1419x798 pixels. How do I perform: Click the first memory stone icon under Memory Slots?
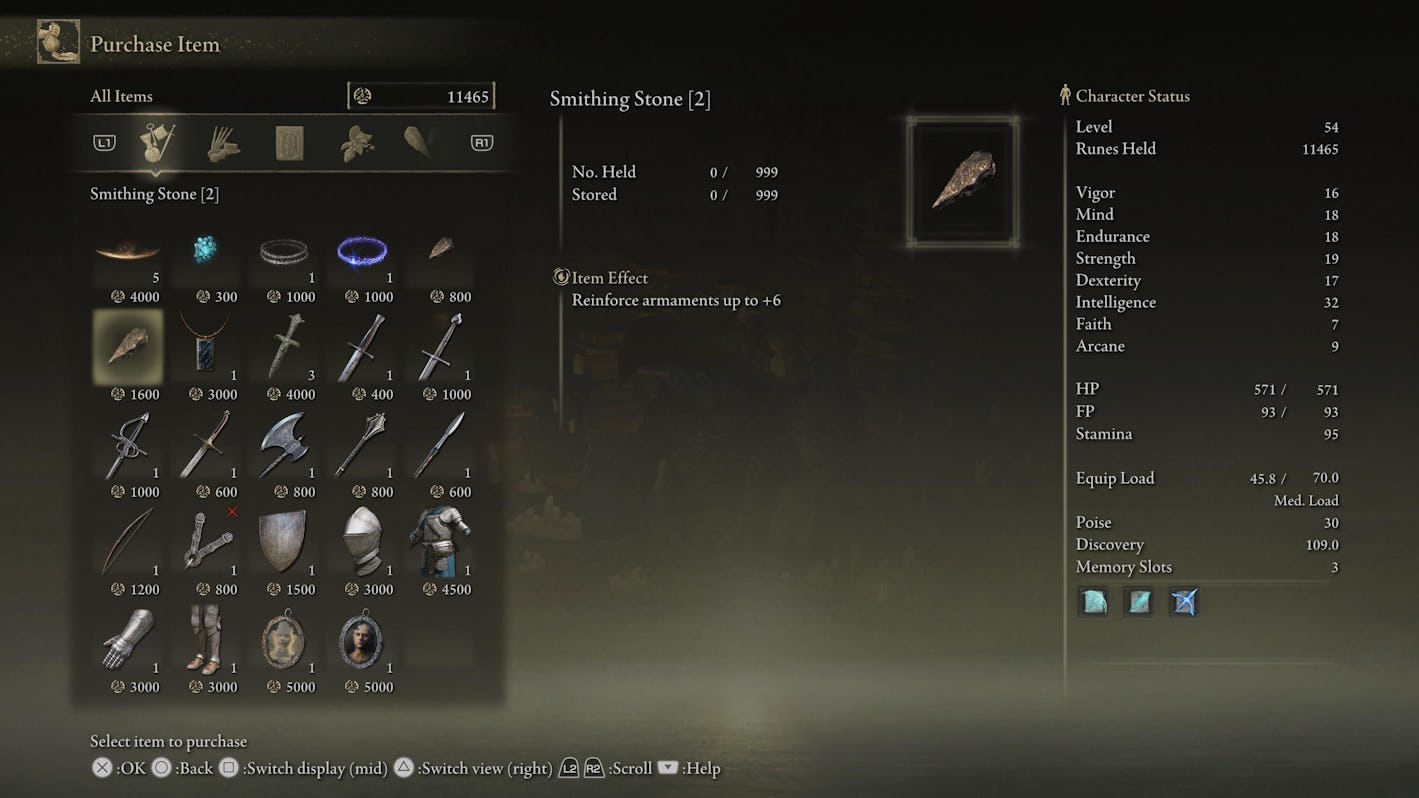[x=1092, y=601]
